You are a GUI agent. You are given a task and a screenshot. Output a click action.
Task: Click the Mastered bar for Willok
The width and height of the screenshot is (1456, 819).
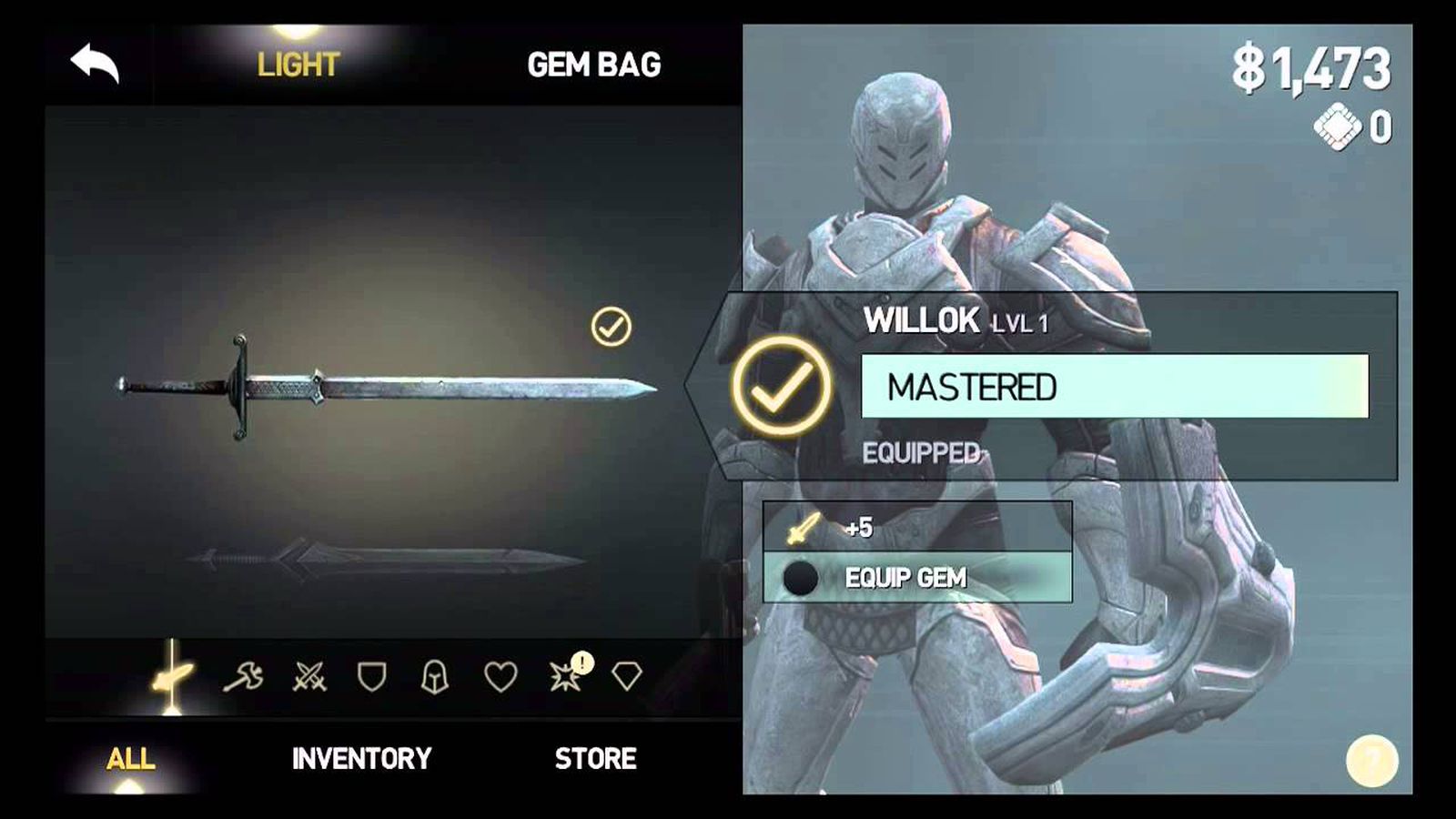[1114, 387]
